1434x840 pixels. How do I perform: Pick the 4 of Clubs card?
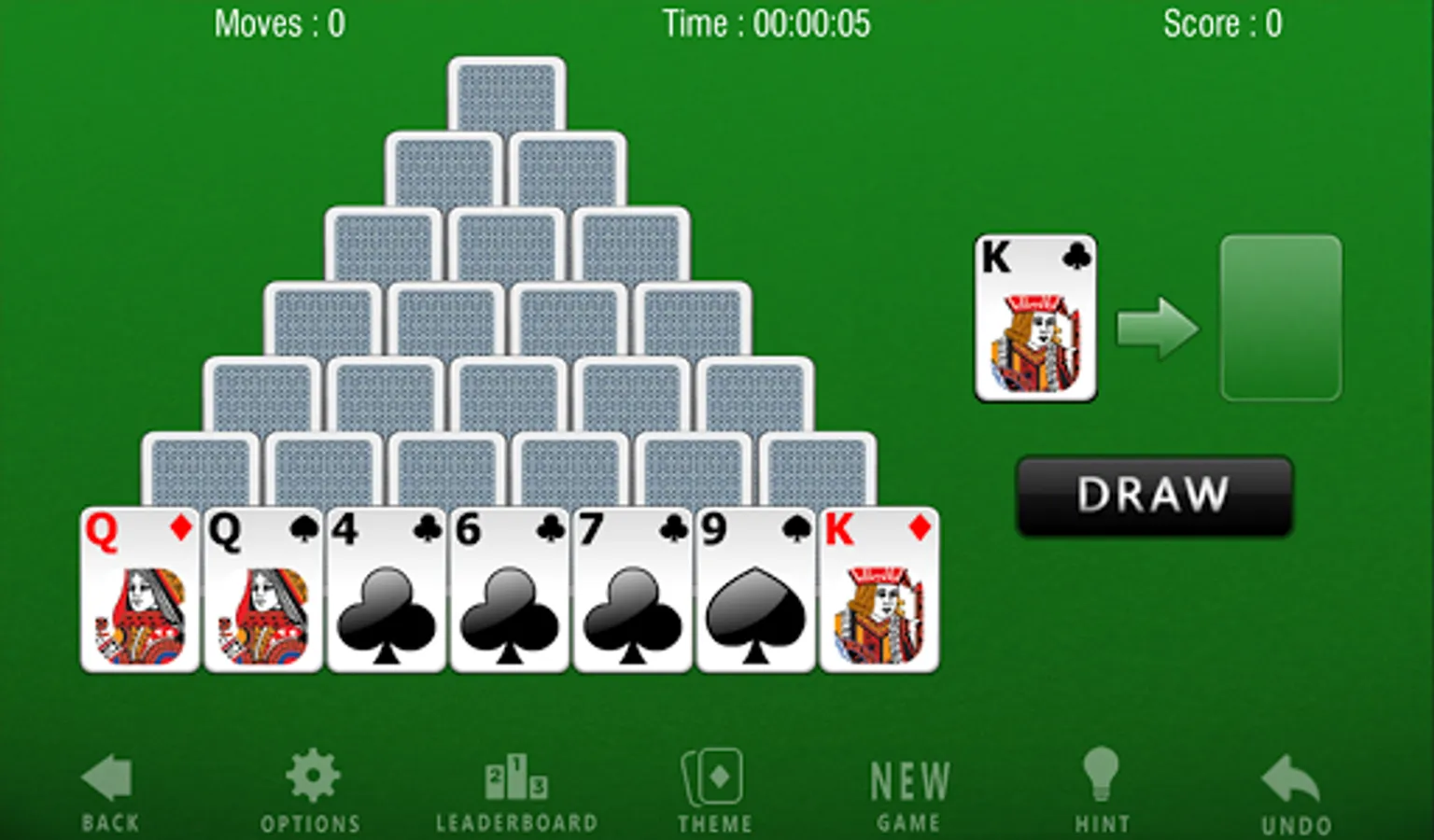pos(386,588)
